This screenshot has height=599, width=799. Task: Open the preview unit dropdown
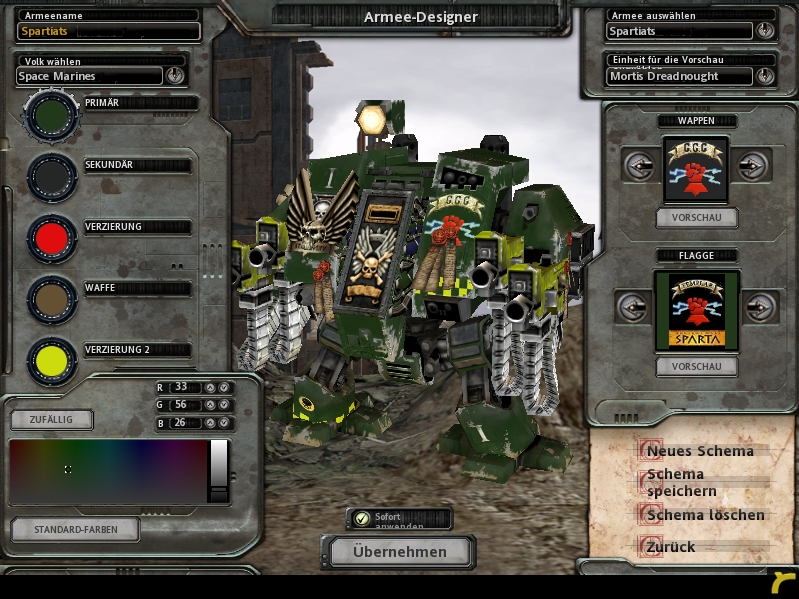766,76
